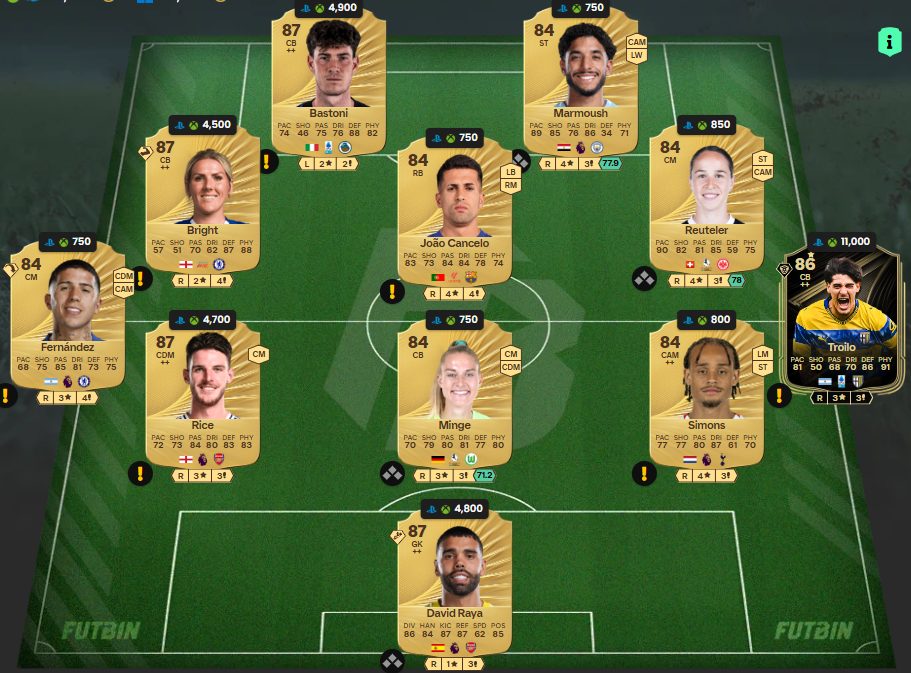The image size is (911, 673).
Task: Open the chemistry icon left of Reuteler
Action: coord(644,278)
